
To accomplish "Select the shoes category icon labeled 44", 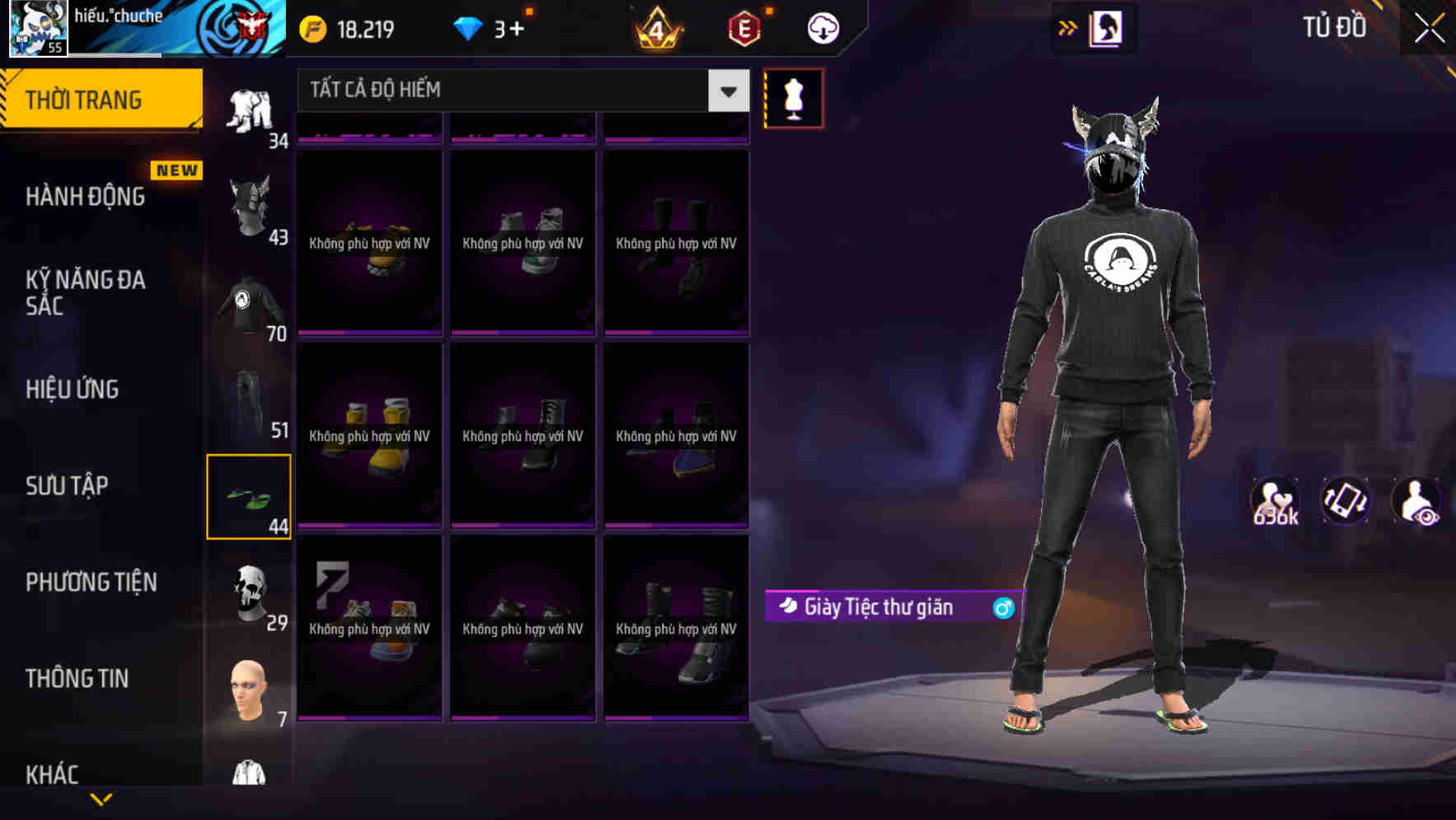I will (x=250, y=494).
